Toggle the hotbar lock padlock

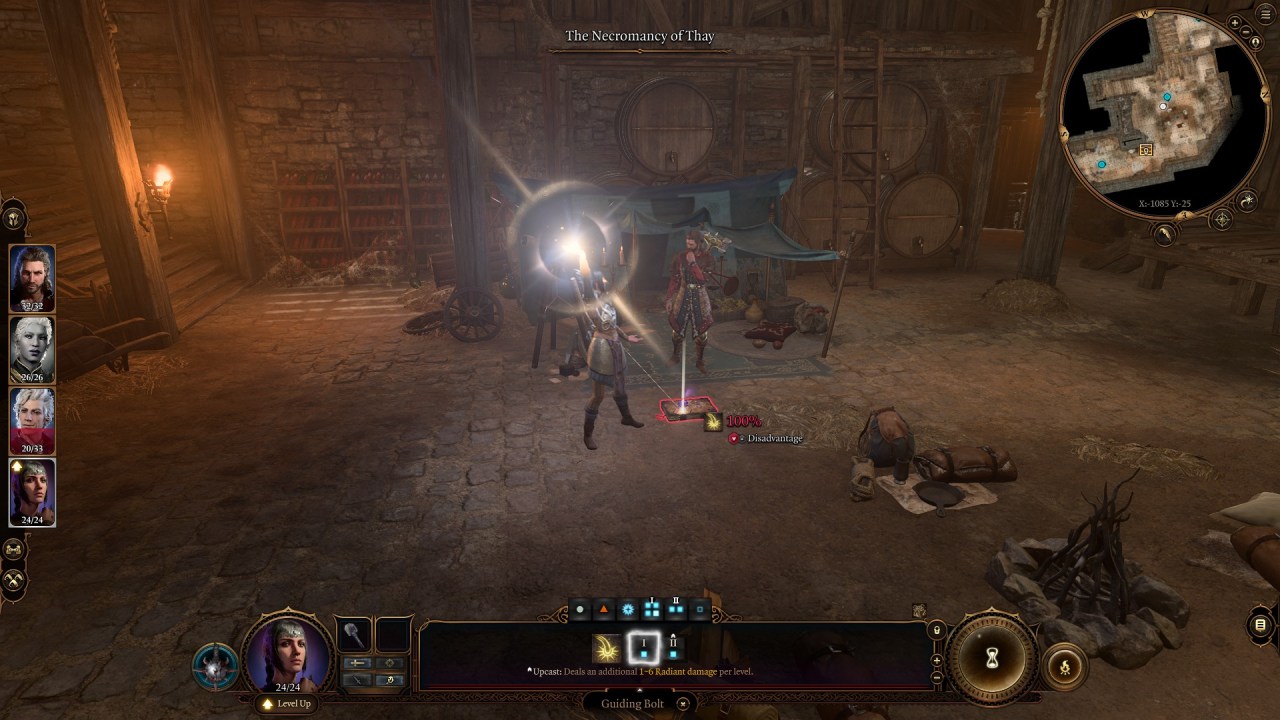[936, 630]
